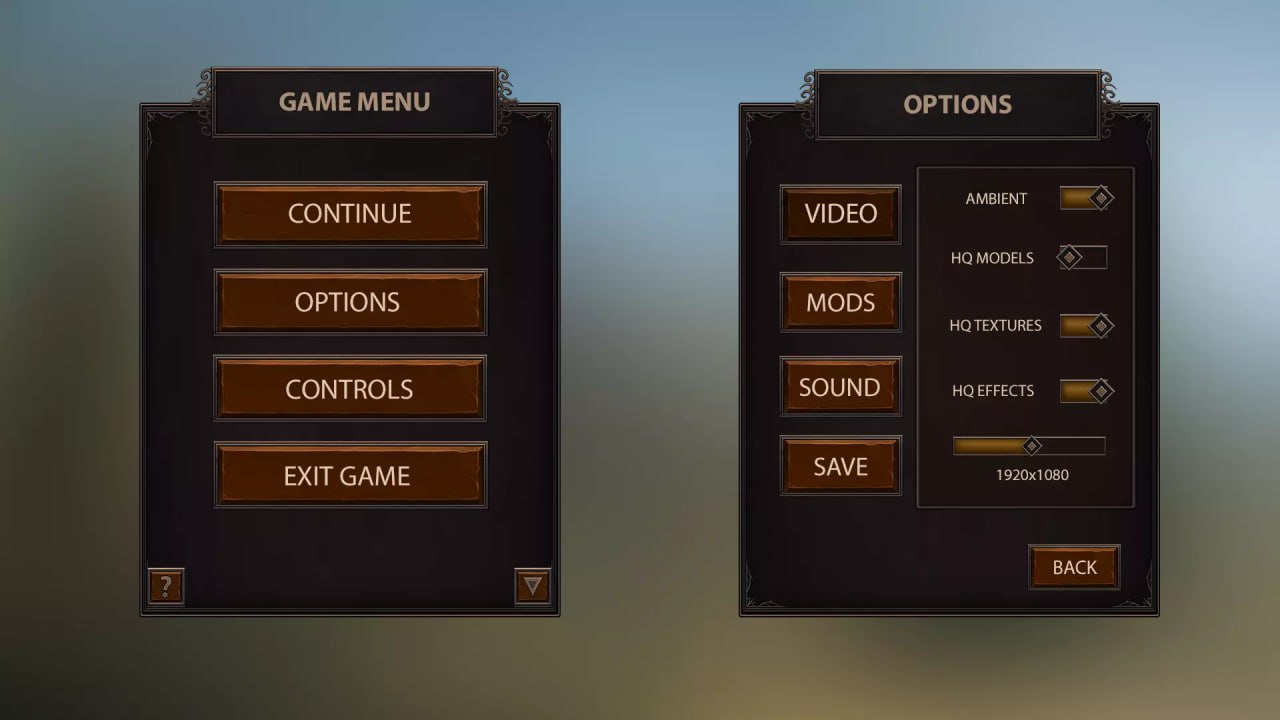Switch to the SOUND settings
This screenshot has width=1280, height=720.
pos(840,386)
